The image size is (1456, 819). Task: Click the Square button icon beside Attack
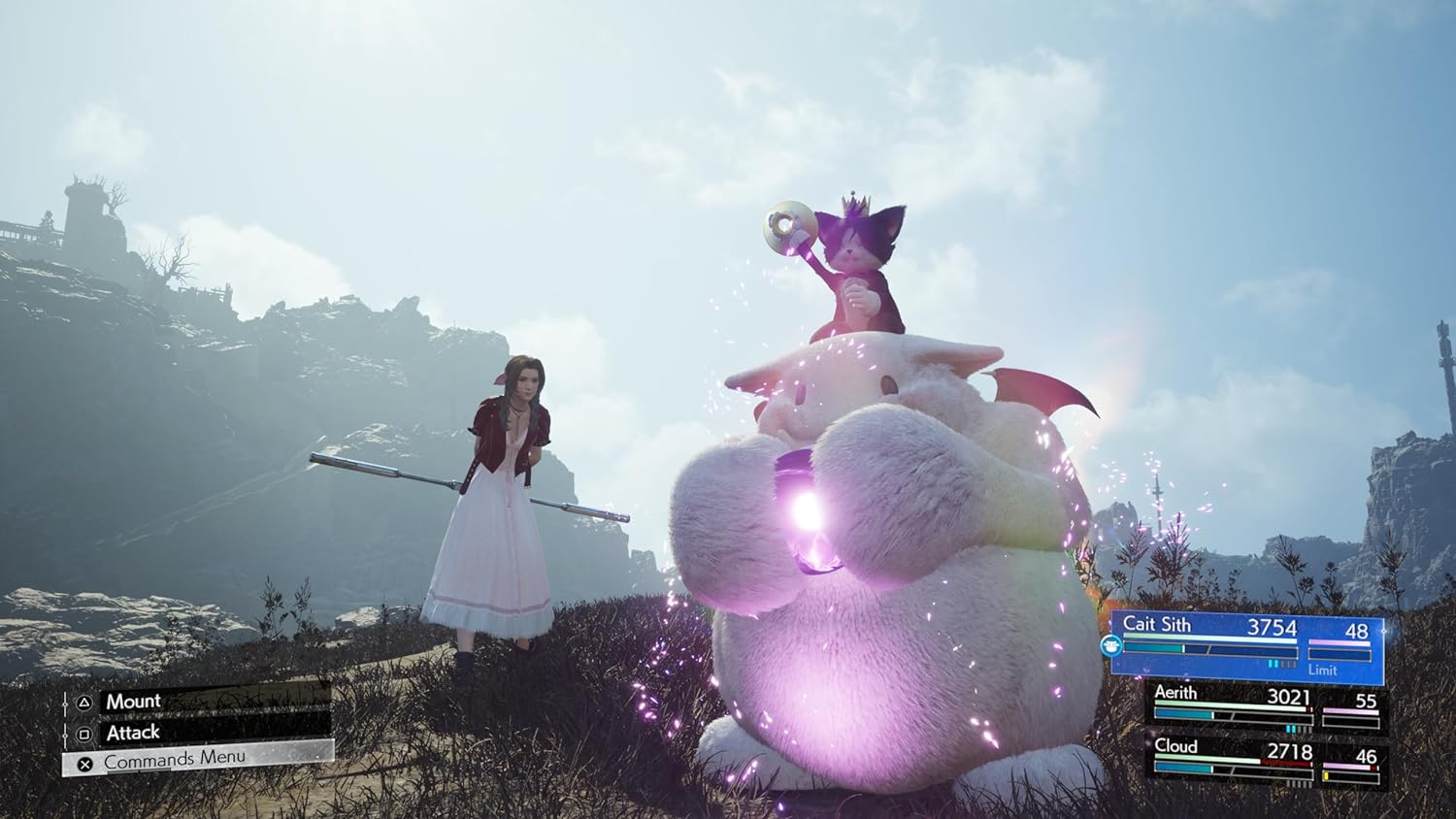point(84,733)
